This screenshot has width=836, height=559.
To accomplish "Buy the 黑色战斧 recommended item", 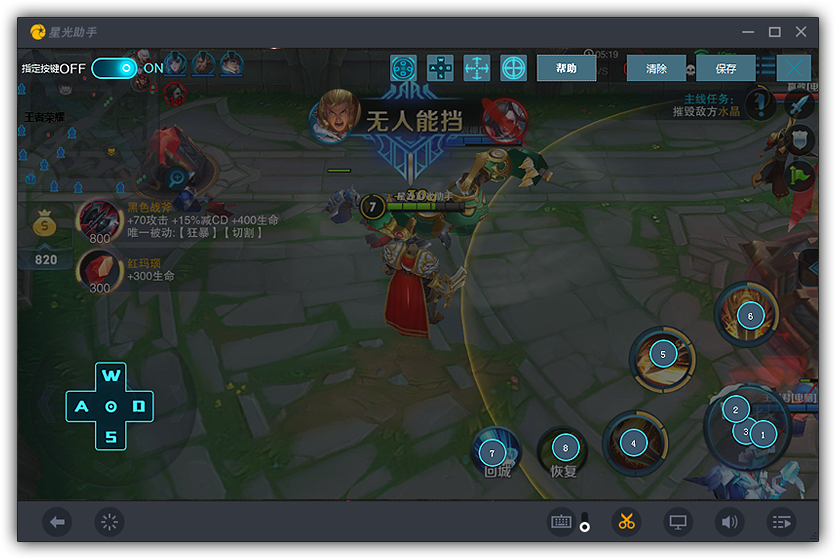I will point(100,218).
